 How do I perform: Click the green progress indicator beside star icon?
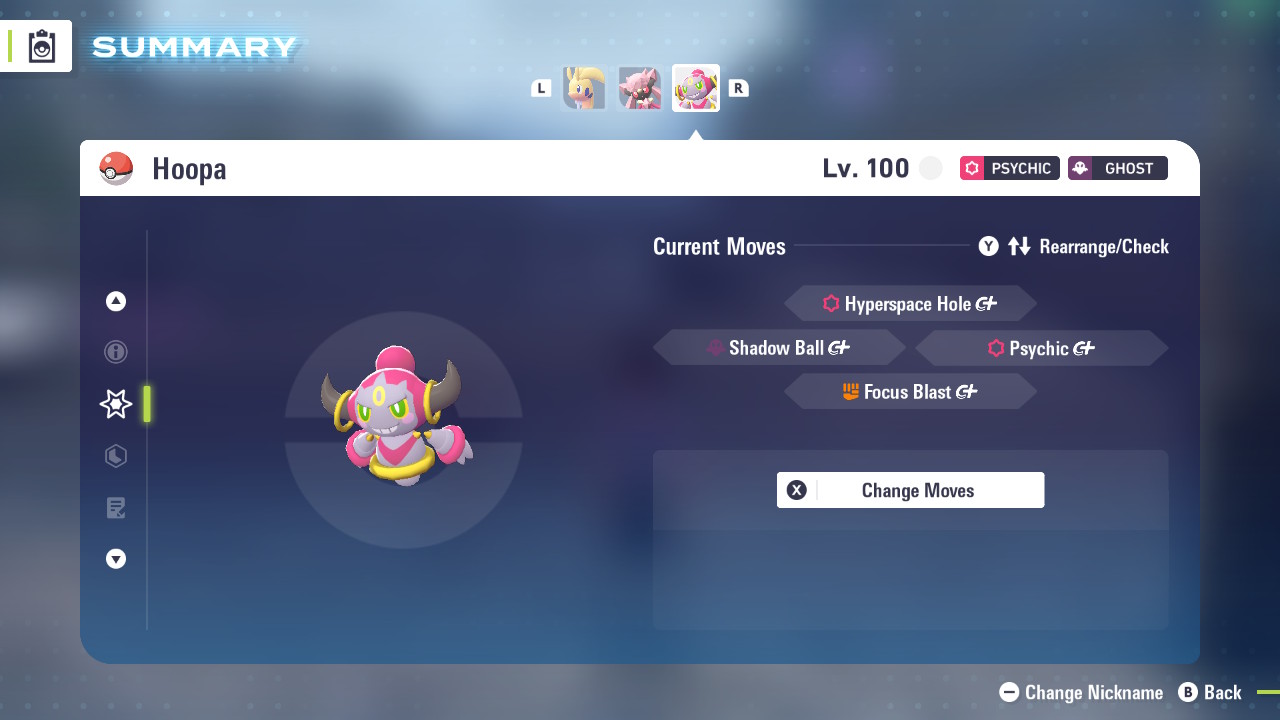tap(145, 404)
